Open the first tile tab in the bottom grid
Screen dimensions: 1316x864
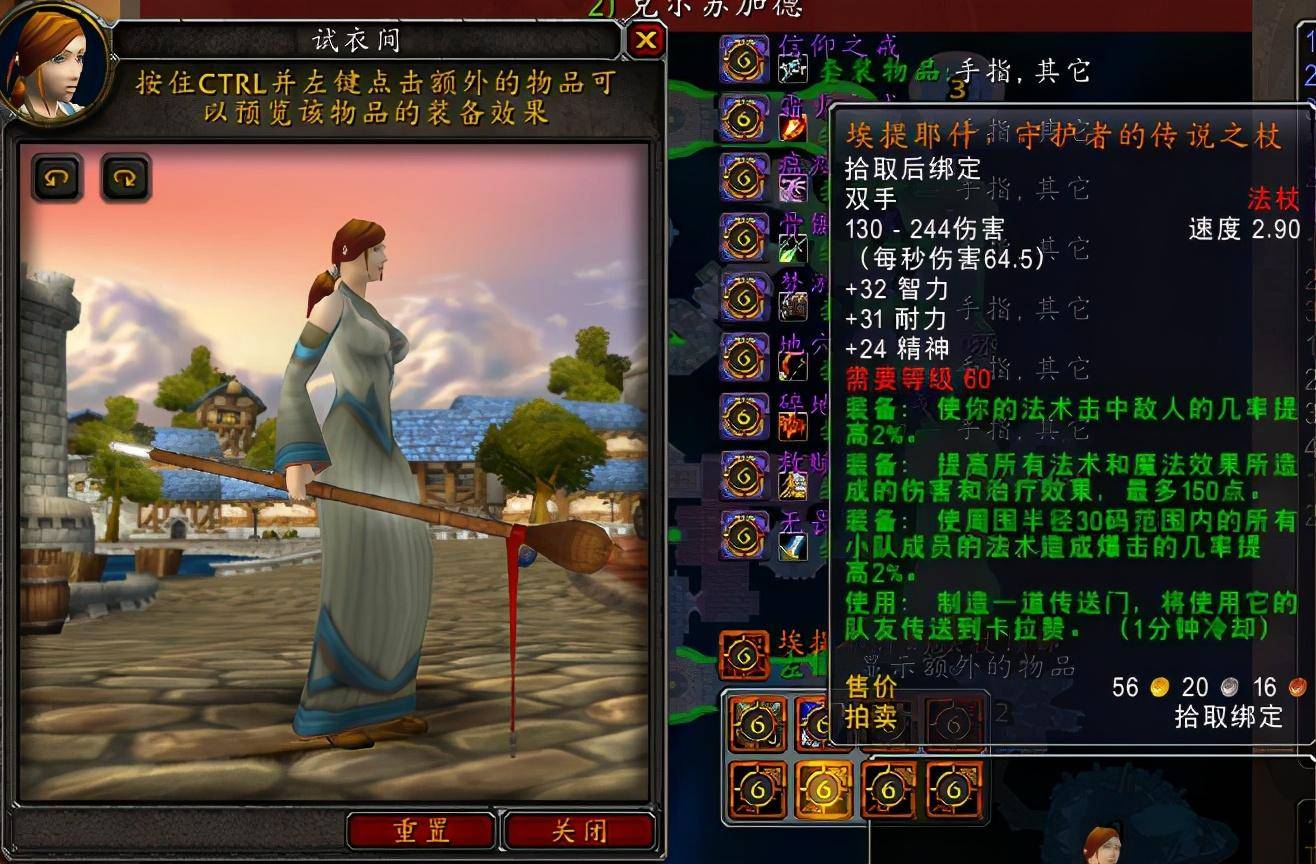coord(756,722)
